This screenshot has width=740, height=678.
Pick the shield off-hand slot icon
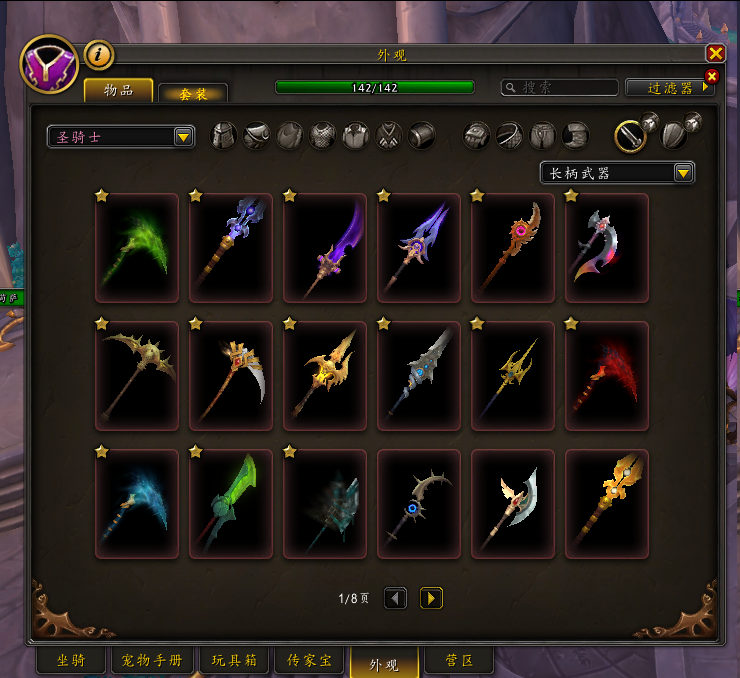click(674, 135)
